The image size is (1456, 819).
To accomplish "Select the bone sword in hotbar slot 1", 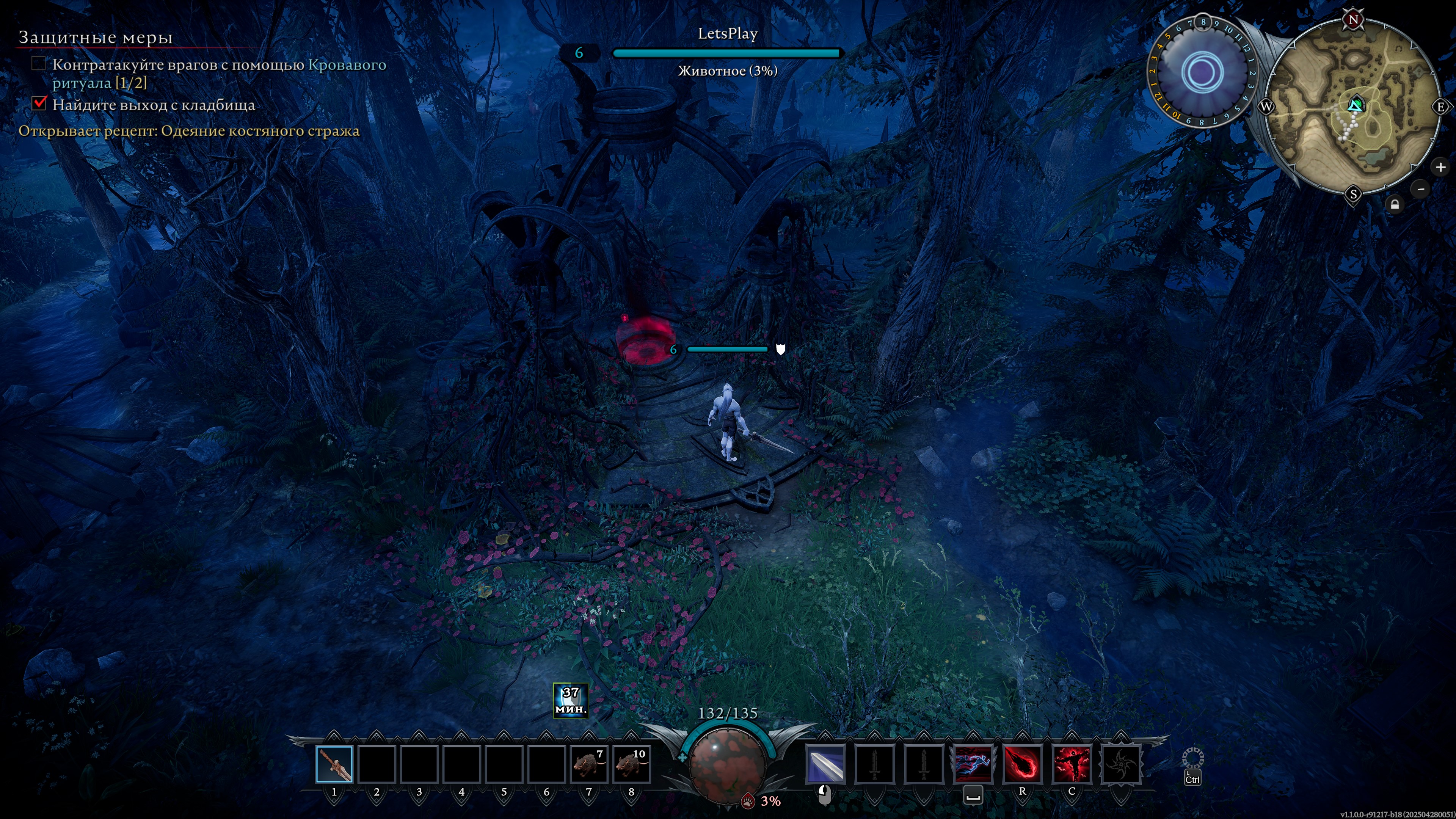I will point(334,764).
